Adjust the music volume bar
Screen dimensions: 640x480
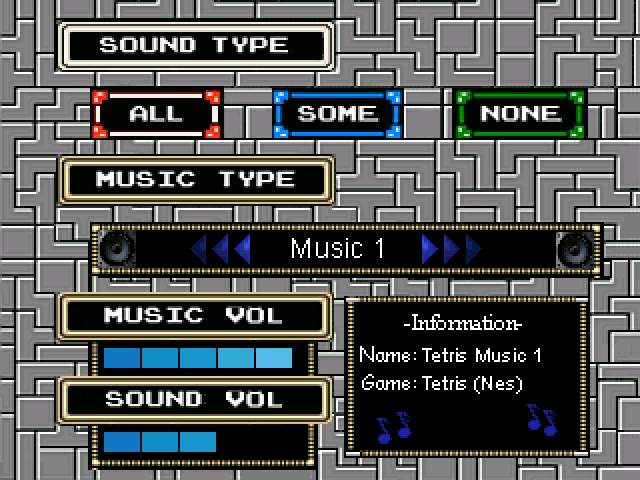[x=198, y=358]
